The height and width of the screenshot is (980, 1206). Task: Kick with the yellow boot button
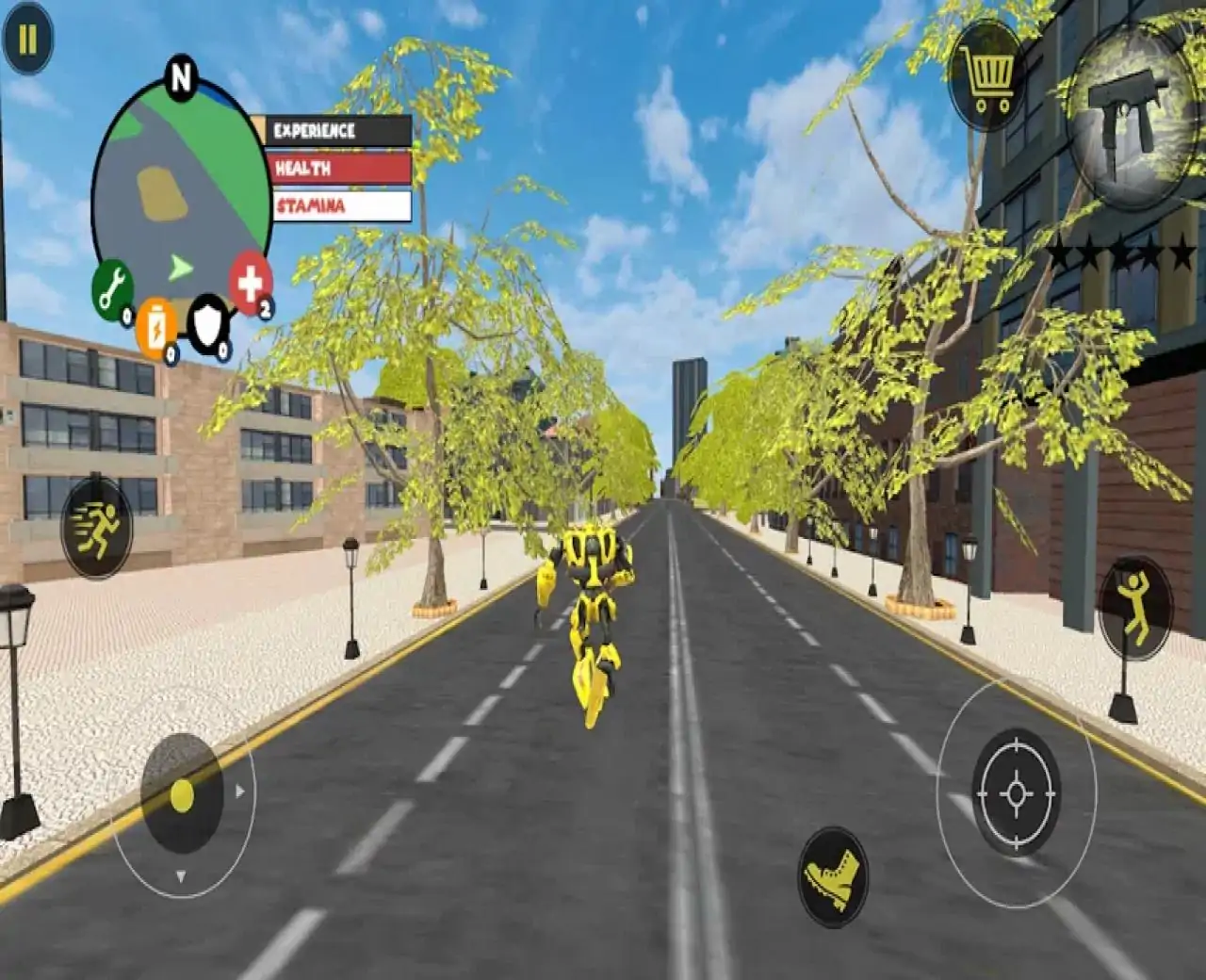[x=833, y=876]
